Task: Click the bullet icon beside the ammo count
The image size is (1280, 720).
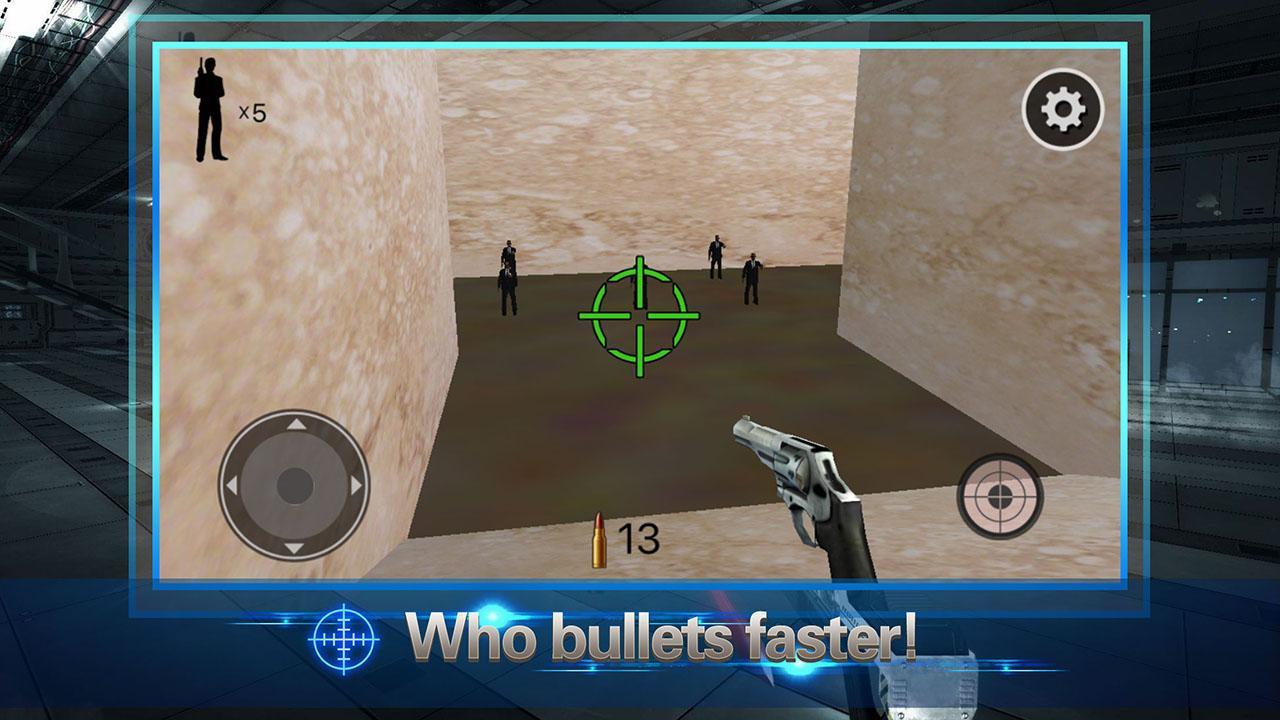Action: pyautogui.click(x=598, y=537)
